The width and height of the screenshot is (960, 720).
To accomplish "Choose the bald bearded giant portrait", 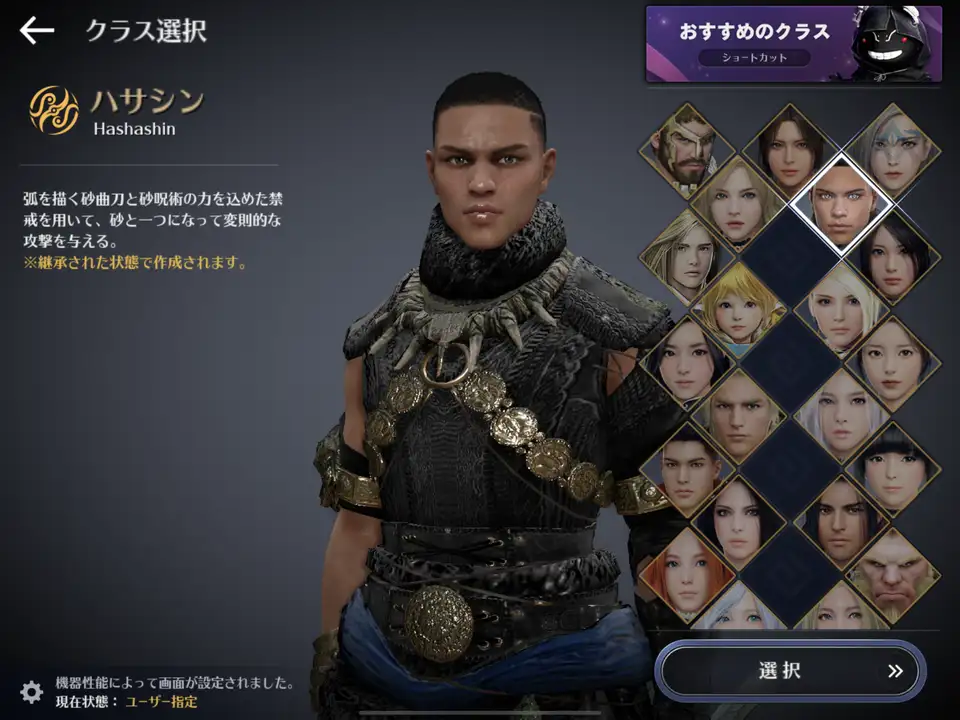I will (892, 577).
